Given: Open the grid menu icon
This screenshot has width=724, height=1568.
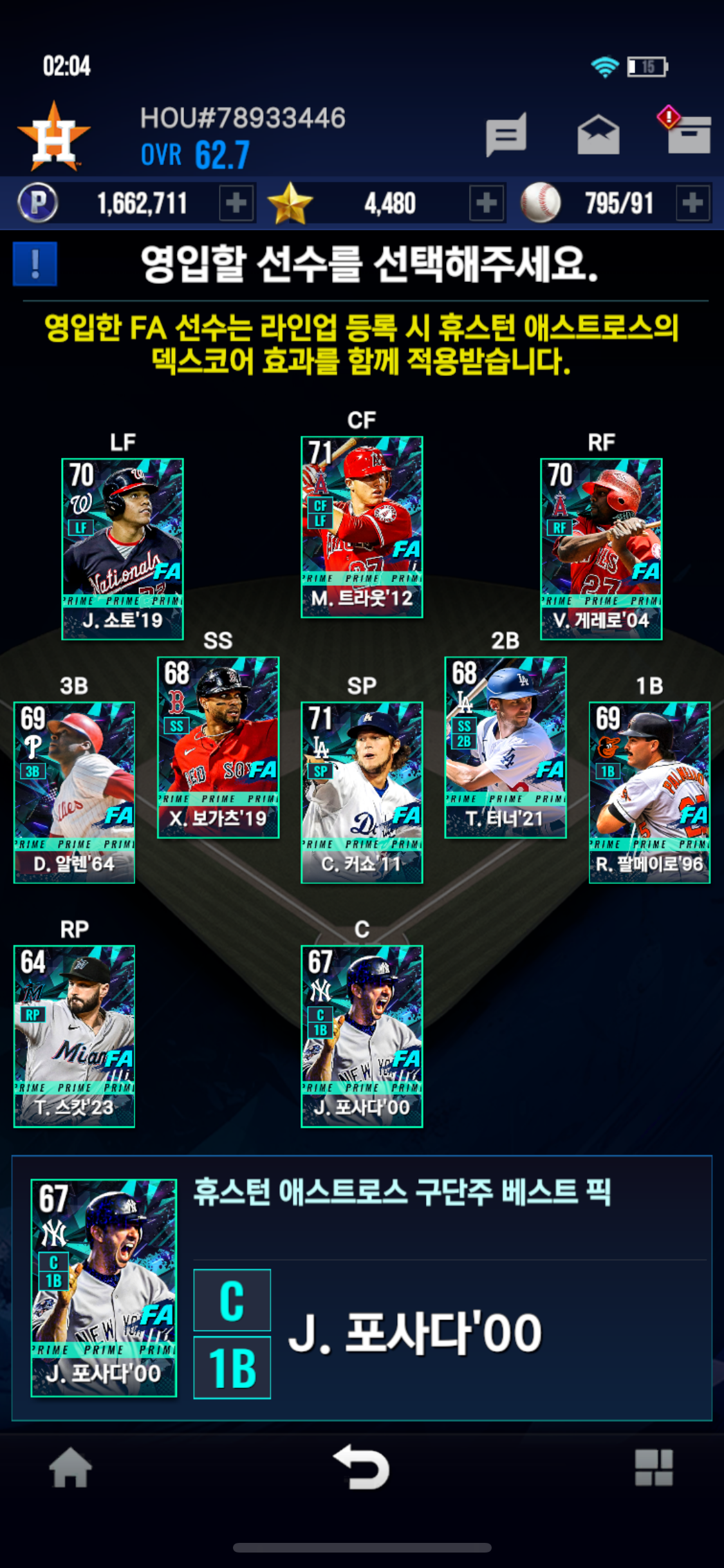Looking at the screenshot, I should (653, 1468).
